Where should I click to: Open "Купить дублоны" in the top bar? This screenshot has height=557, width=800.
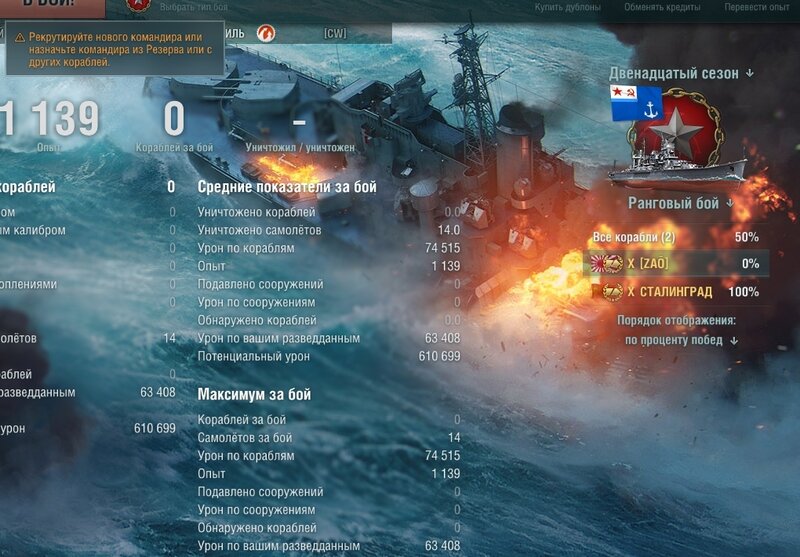click(x=567, y=7)
